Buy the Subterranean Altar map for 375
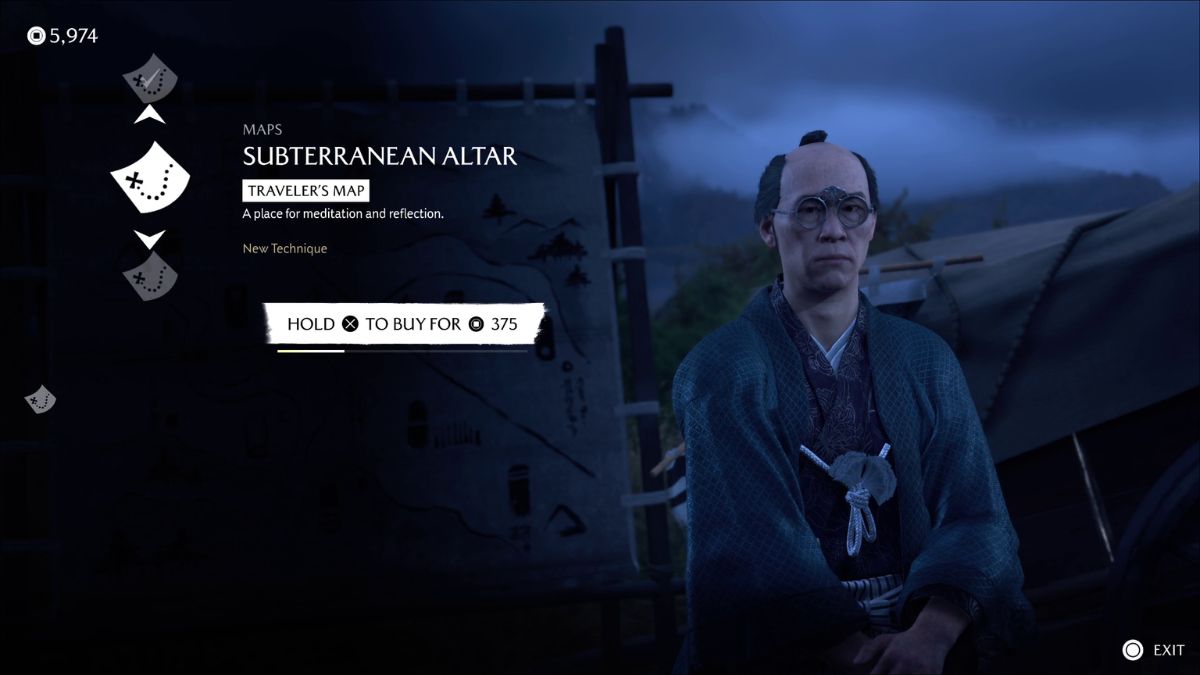Image resolution: width=1200 pixels, height=675 pixels. click(405, 324)
